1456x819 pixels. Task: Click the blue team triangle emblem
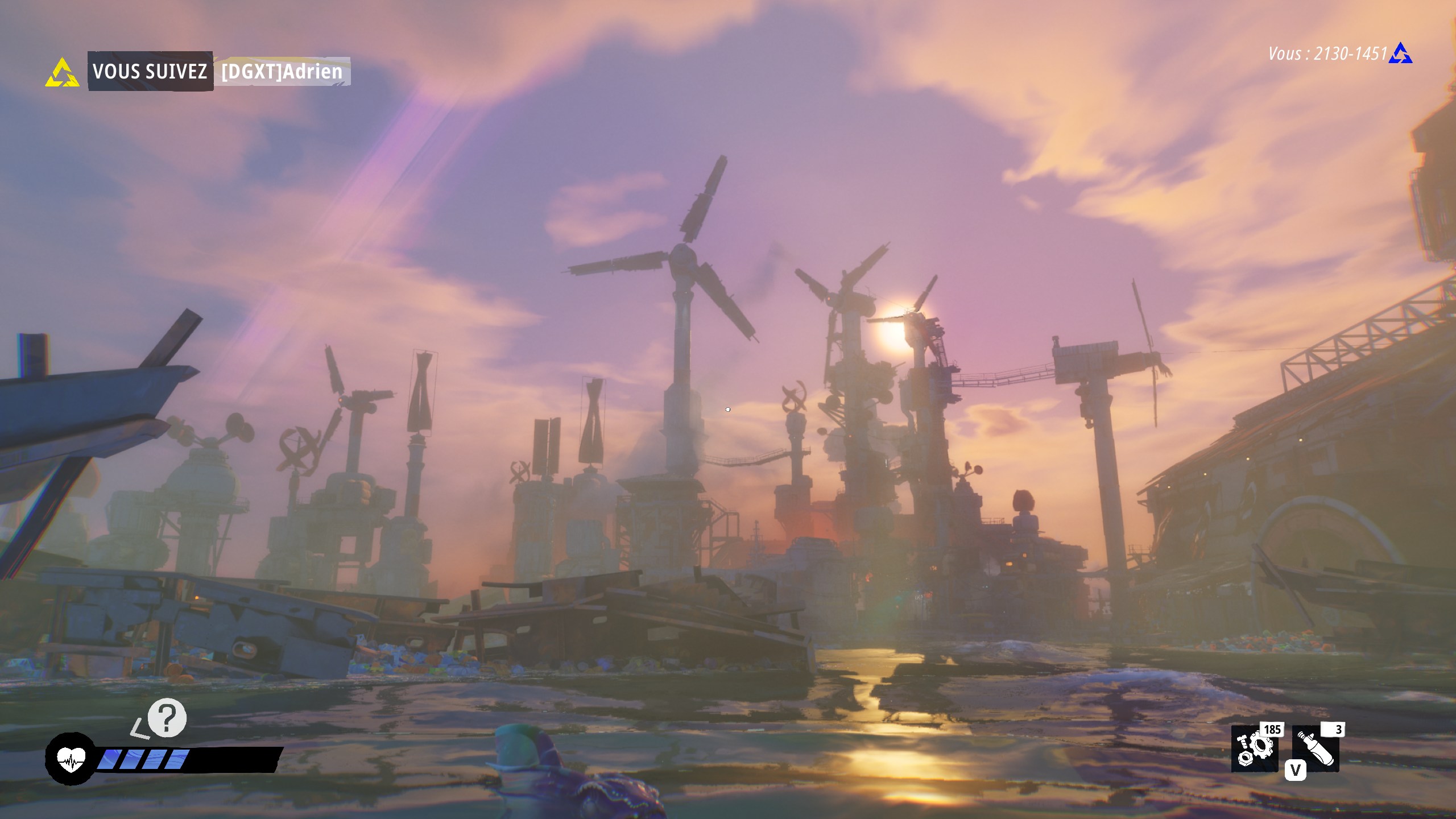click(x=1400, y=53)
